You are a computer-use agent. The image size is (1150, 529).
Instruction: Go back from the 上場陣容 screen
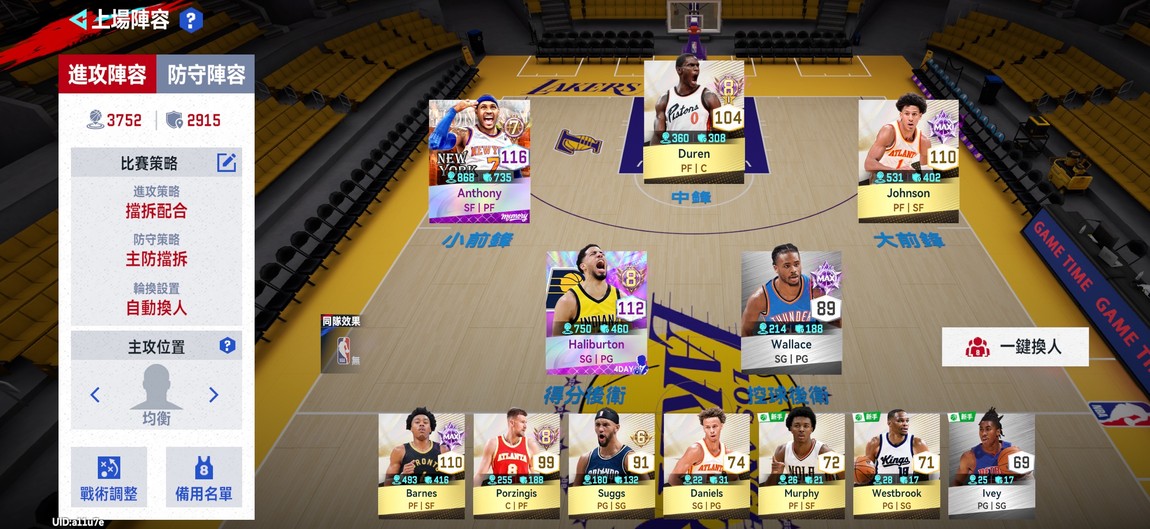tap(78, 19)
